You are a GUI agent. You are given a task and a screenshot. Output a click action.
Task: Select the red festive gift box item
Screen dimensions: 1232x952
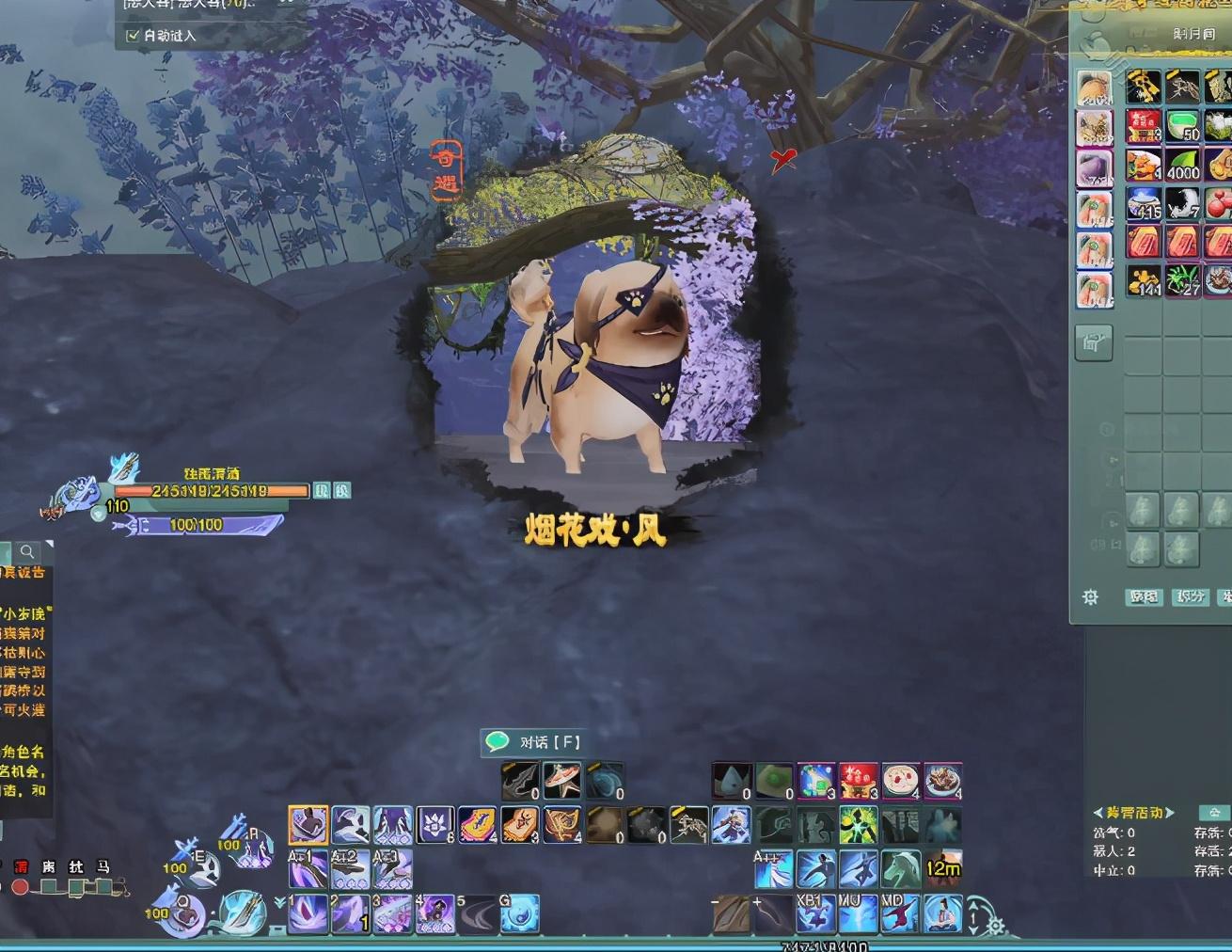(858, 782)
